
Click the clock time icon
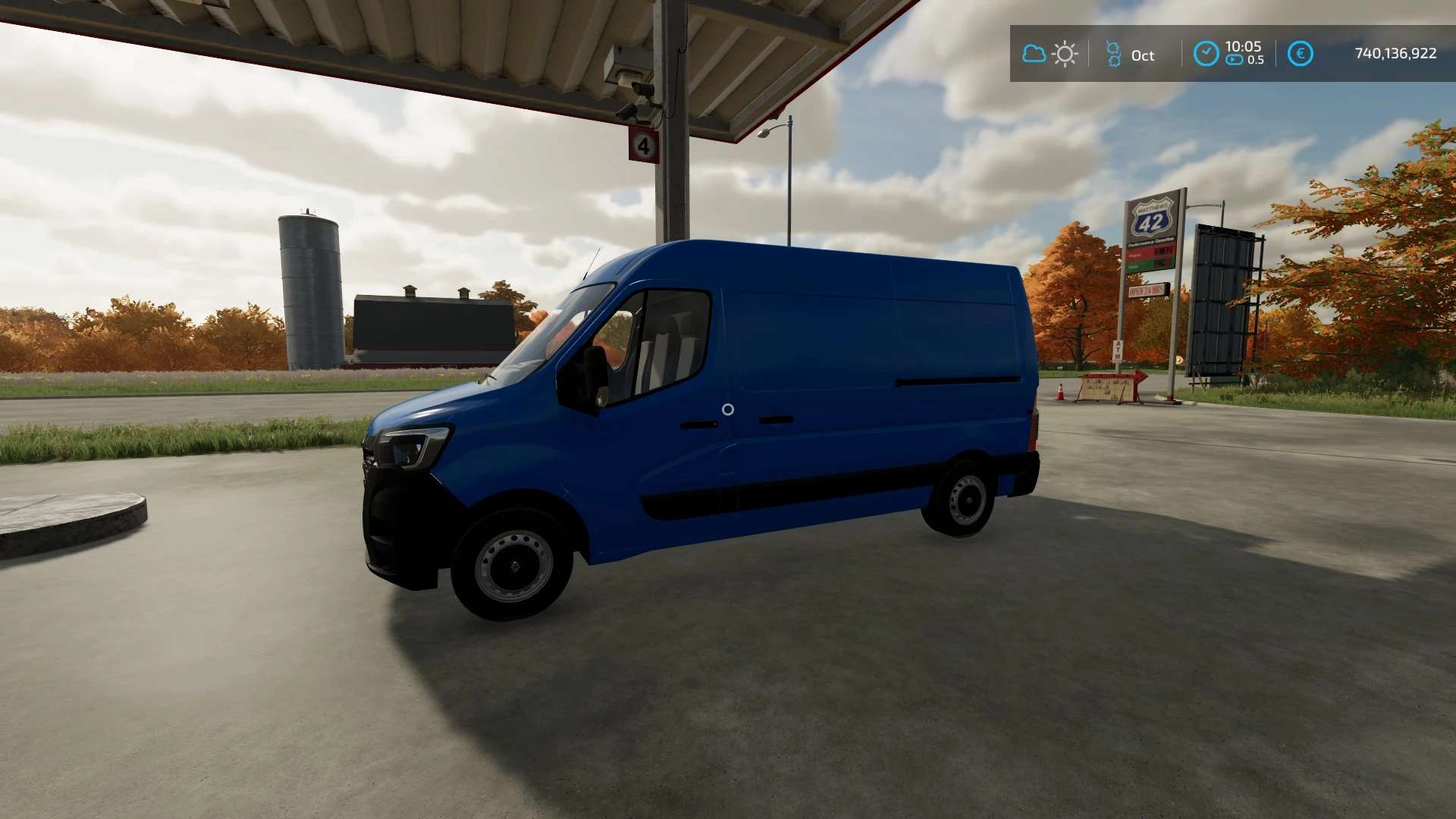click(x=1206, y=54)
